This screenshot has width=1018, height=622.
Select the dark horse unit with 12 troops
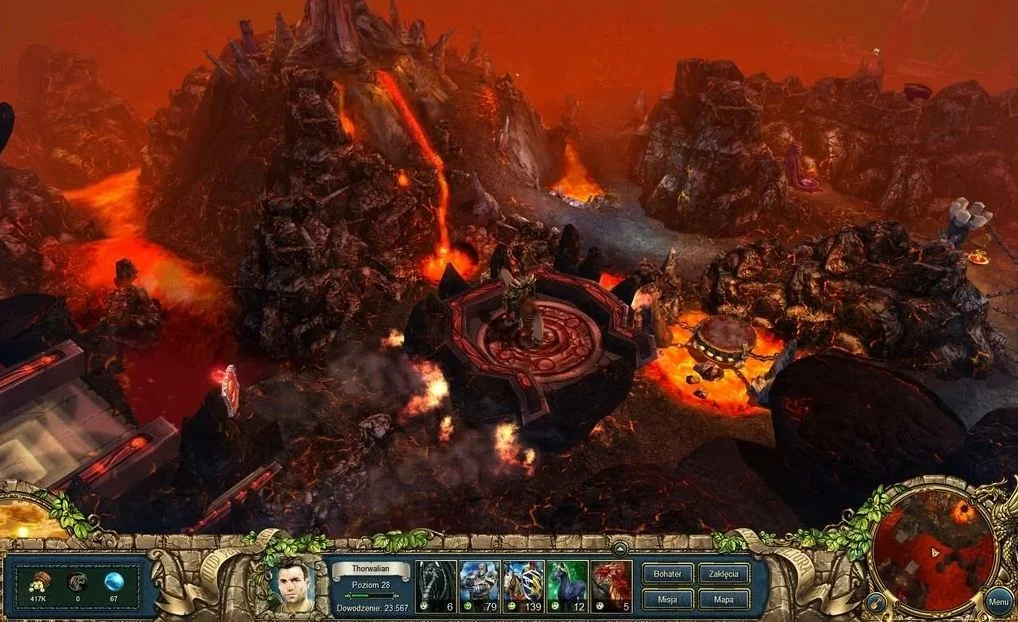pyautogui.click(x=567, y=580)
